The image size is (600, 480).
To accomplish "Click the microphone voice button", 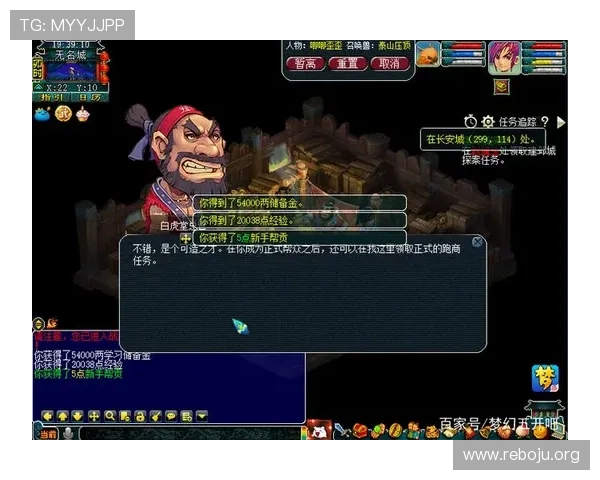I will point(68,433).
